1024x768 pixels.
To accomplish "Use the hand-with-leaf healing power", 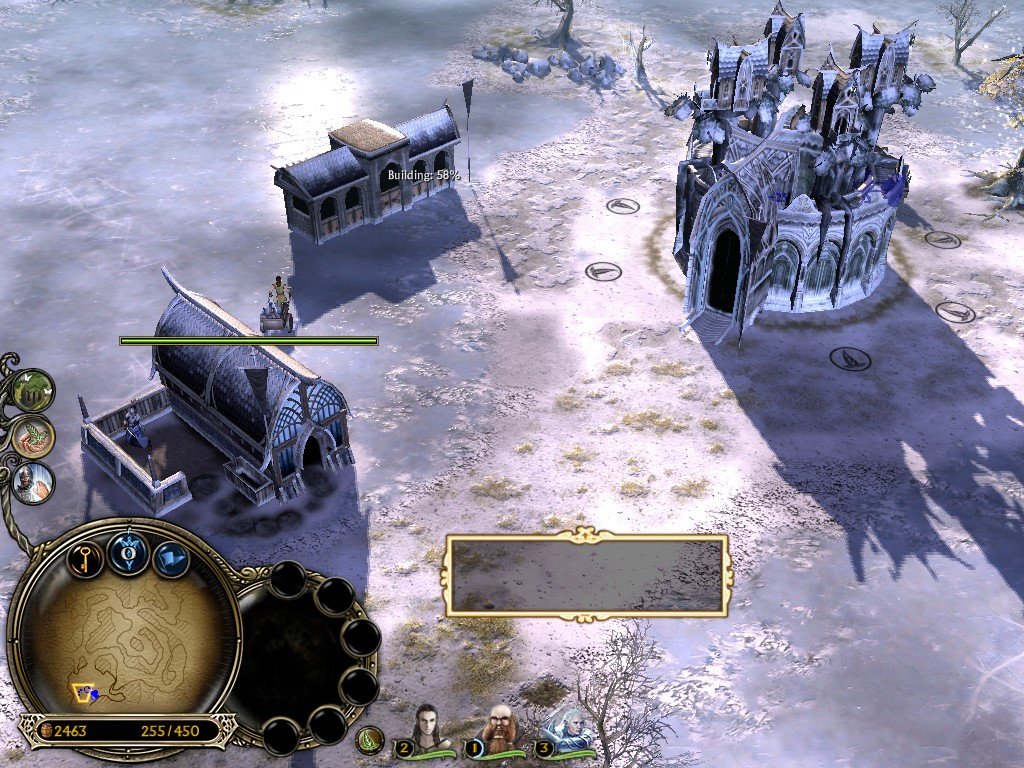I will 34,437.
